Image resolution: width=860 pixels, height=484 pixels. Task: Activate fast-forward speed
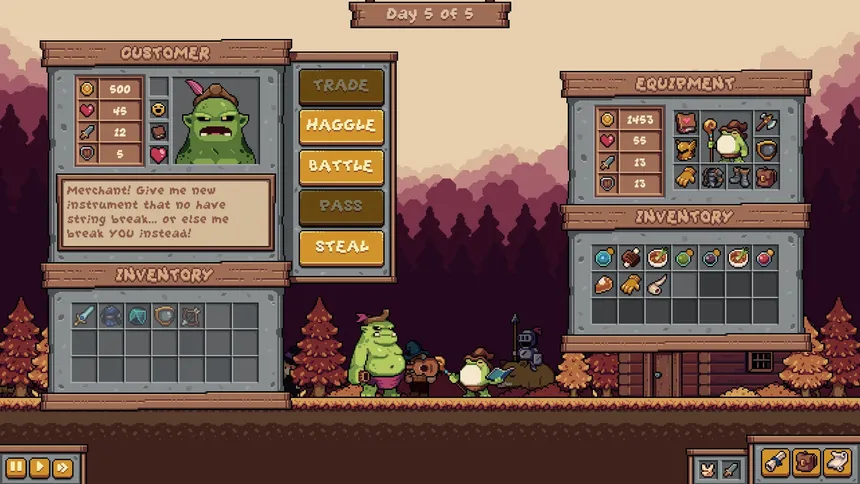pos(62,467)
